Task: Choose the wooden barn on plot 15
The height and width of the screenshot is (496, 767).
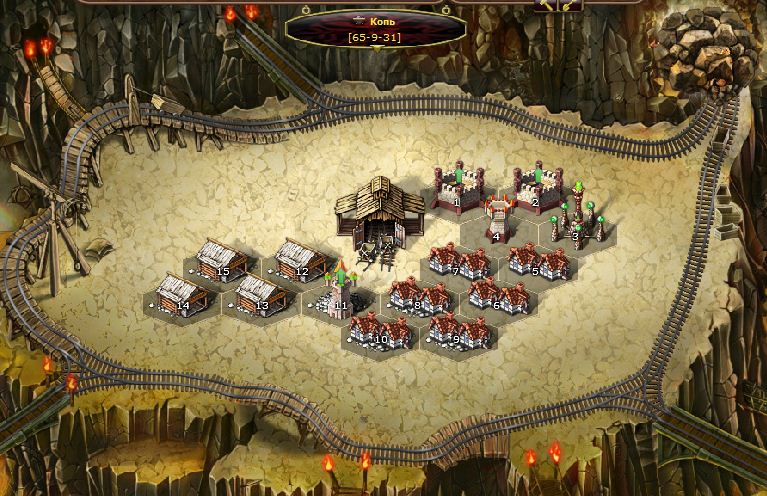Action: coord(222,260)
